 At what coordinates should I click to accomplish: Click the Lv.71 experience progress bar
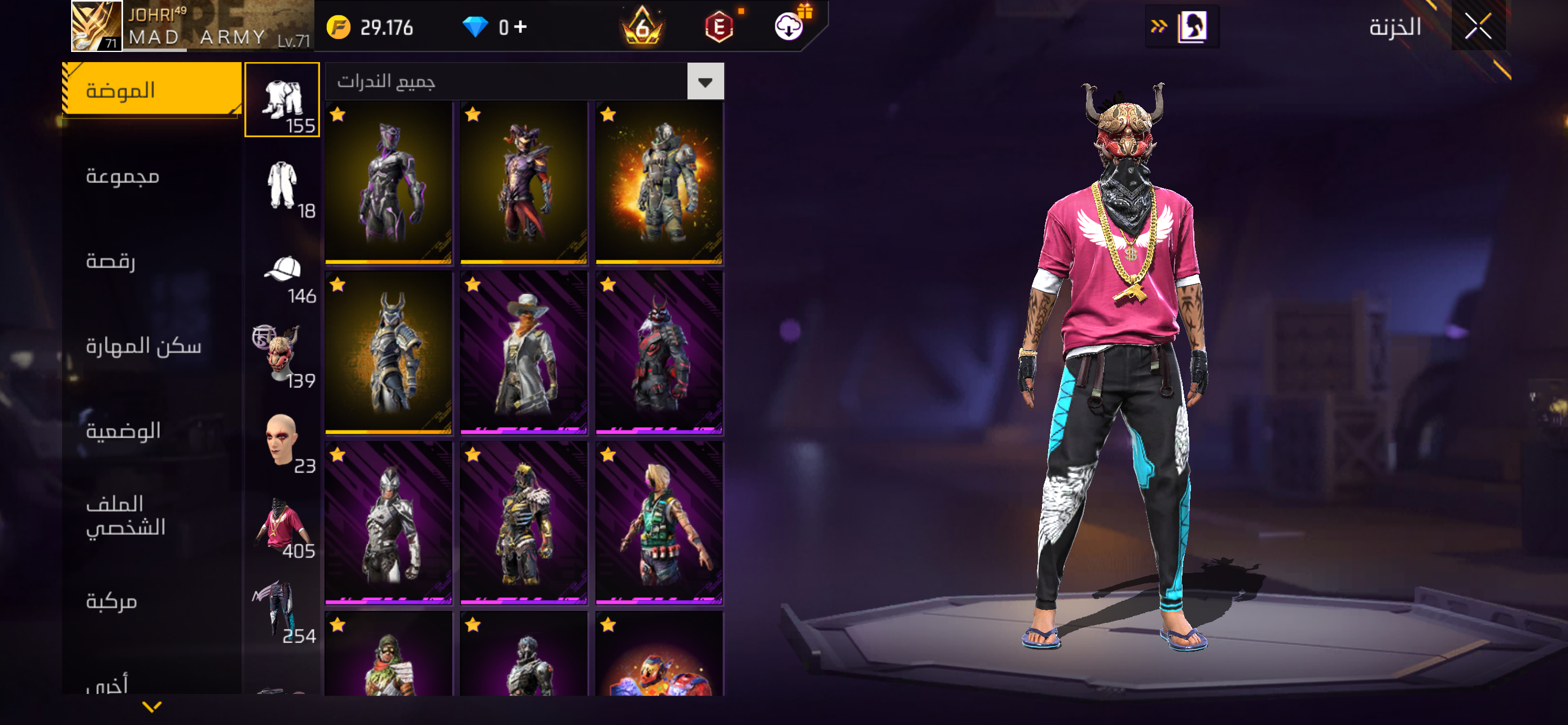tap(219, 50)
